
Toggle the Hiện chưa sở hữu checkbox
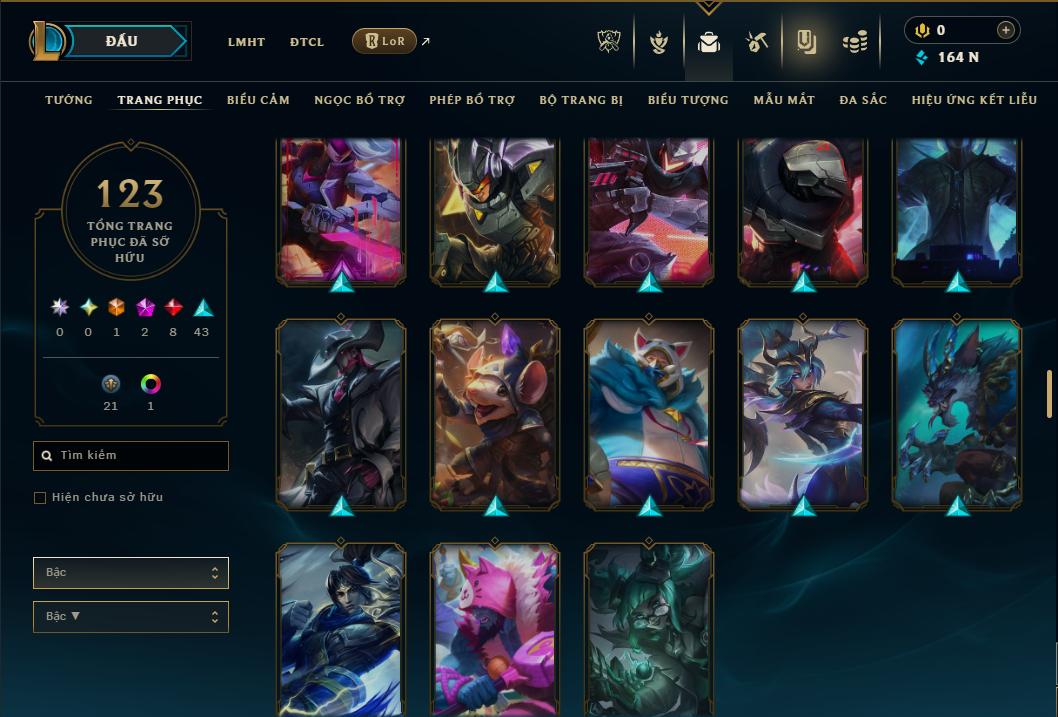click(x=40, y=498)
